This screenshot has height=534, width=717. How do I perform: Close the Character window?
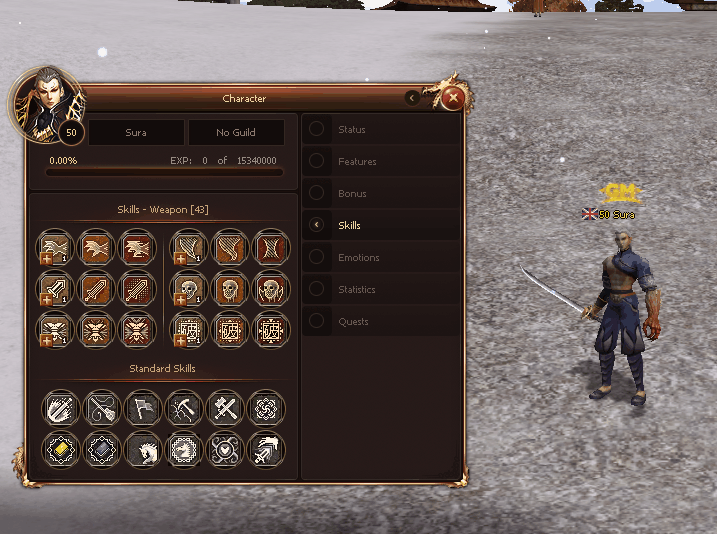click(453, 98)
